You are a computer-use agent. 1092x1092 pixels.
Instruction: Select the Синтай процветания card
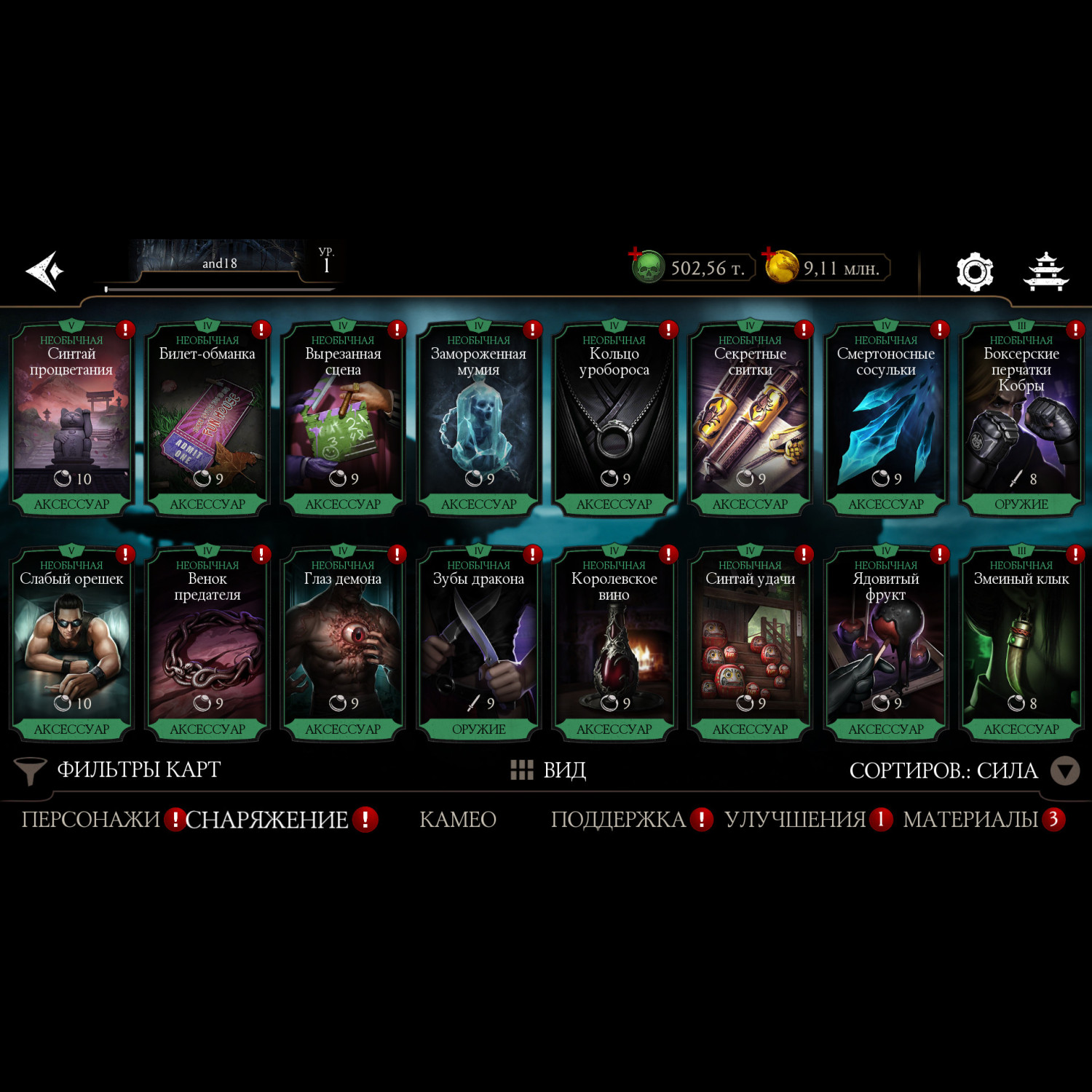pos(71,420)
